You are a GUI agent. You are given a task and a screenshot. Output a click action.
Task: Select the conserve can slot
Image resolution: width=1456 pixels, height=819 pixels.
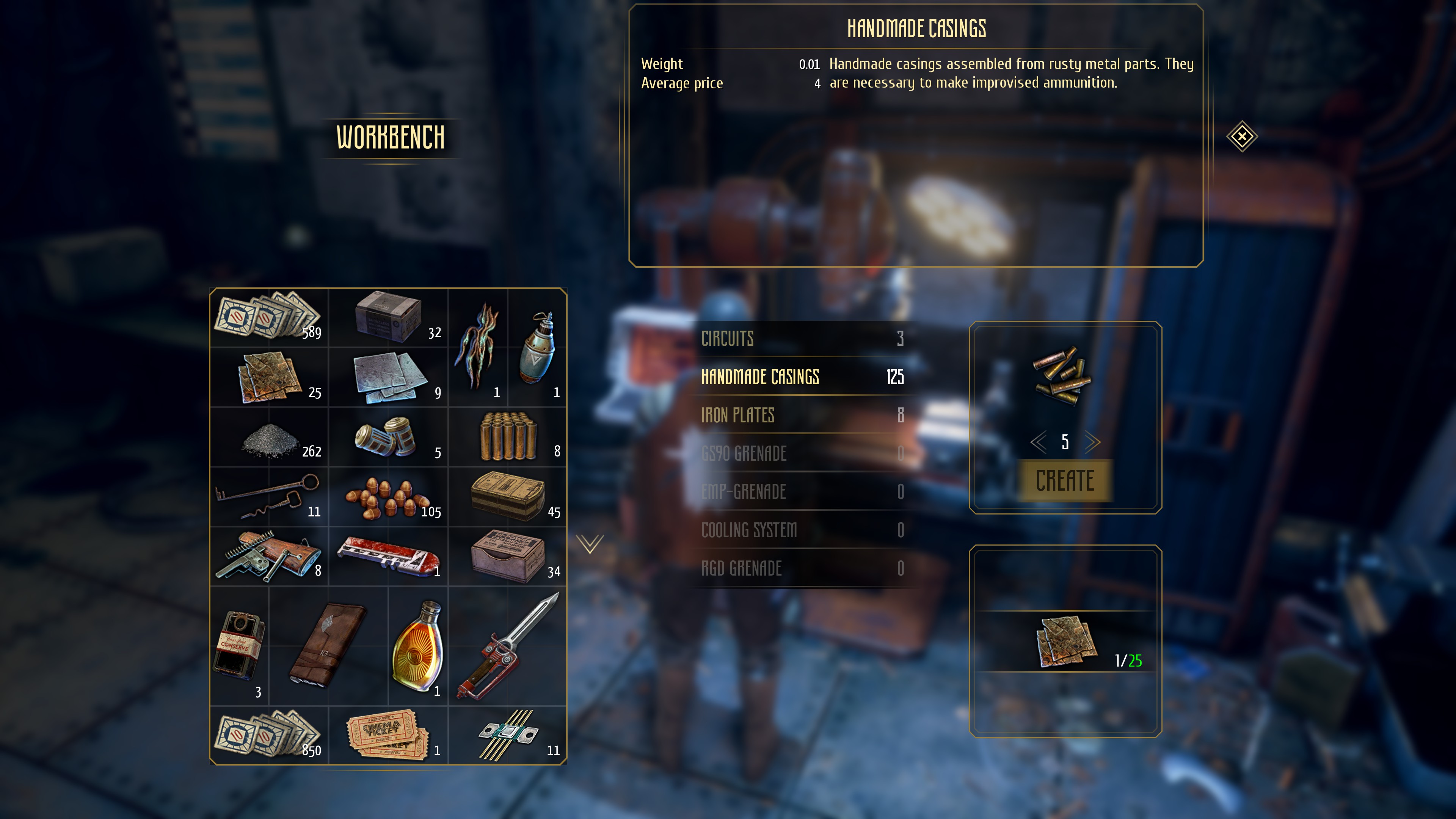coord(240,646)
